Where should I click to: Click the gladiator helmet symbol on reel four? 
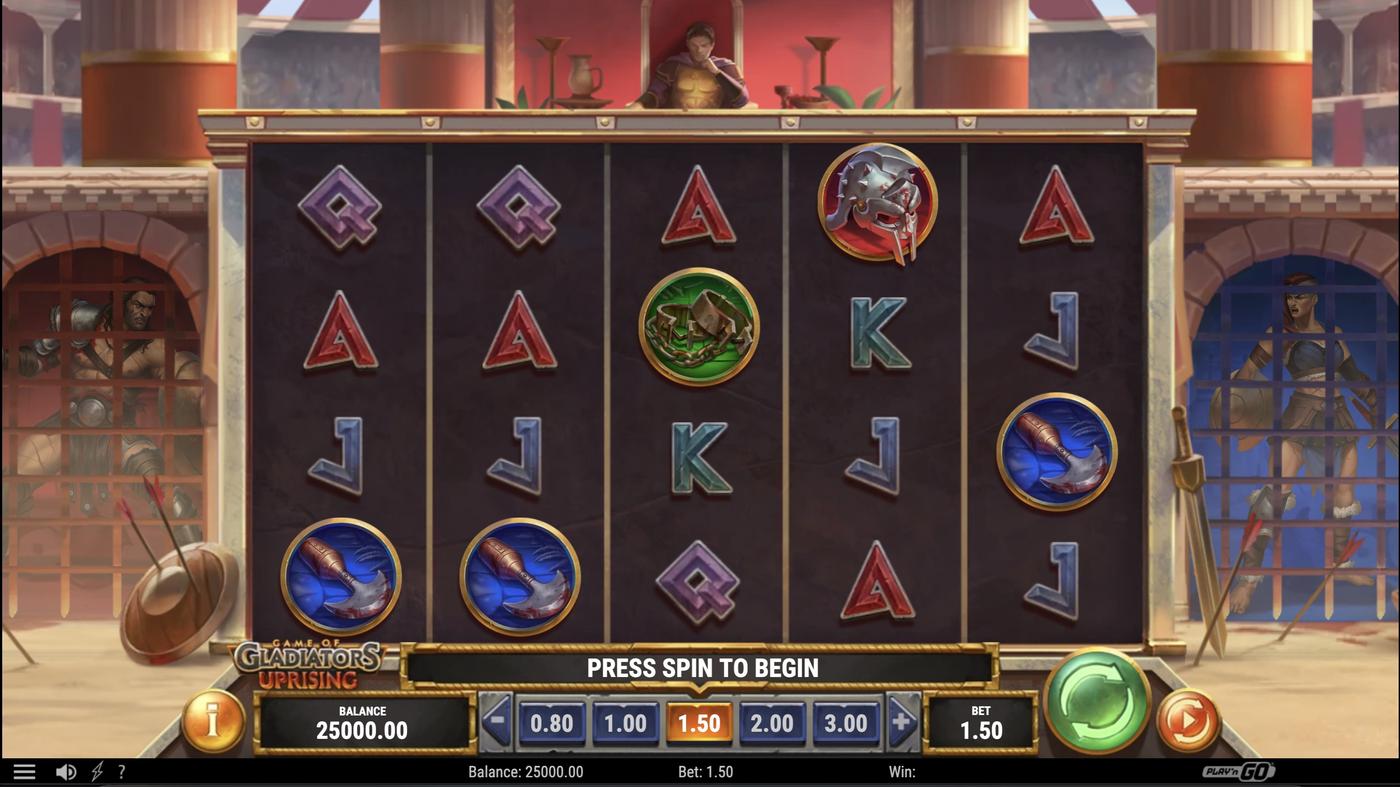pyautogui.click(x=877, y=203)
